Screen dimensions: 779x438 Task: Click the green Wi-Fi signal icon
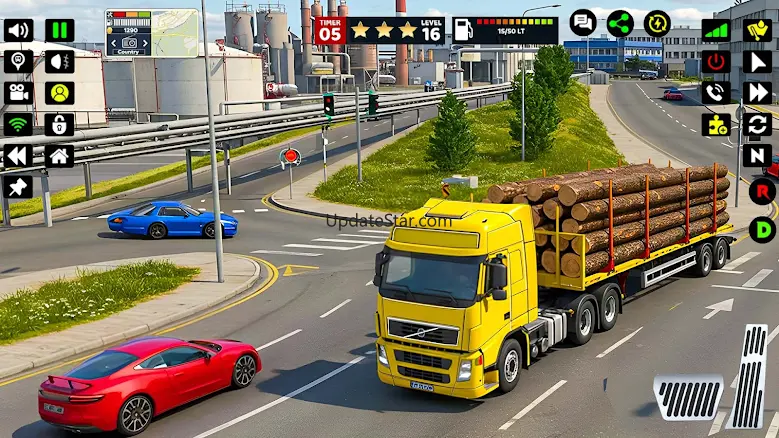click(x=18, y=124)
